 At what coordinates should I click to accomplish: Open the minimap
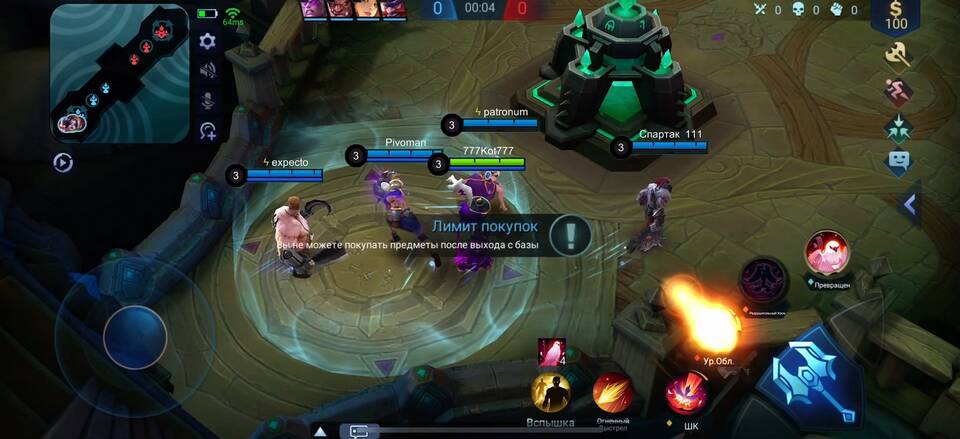(x=119, y=73)
